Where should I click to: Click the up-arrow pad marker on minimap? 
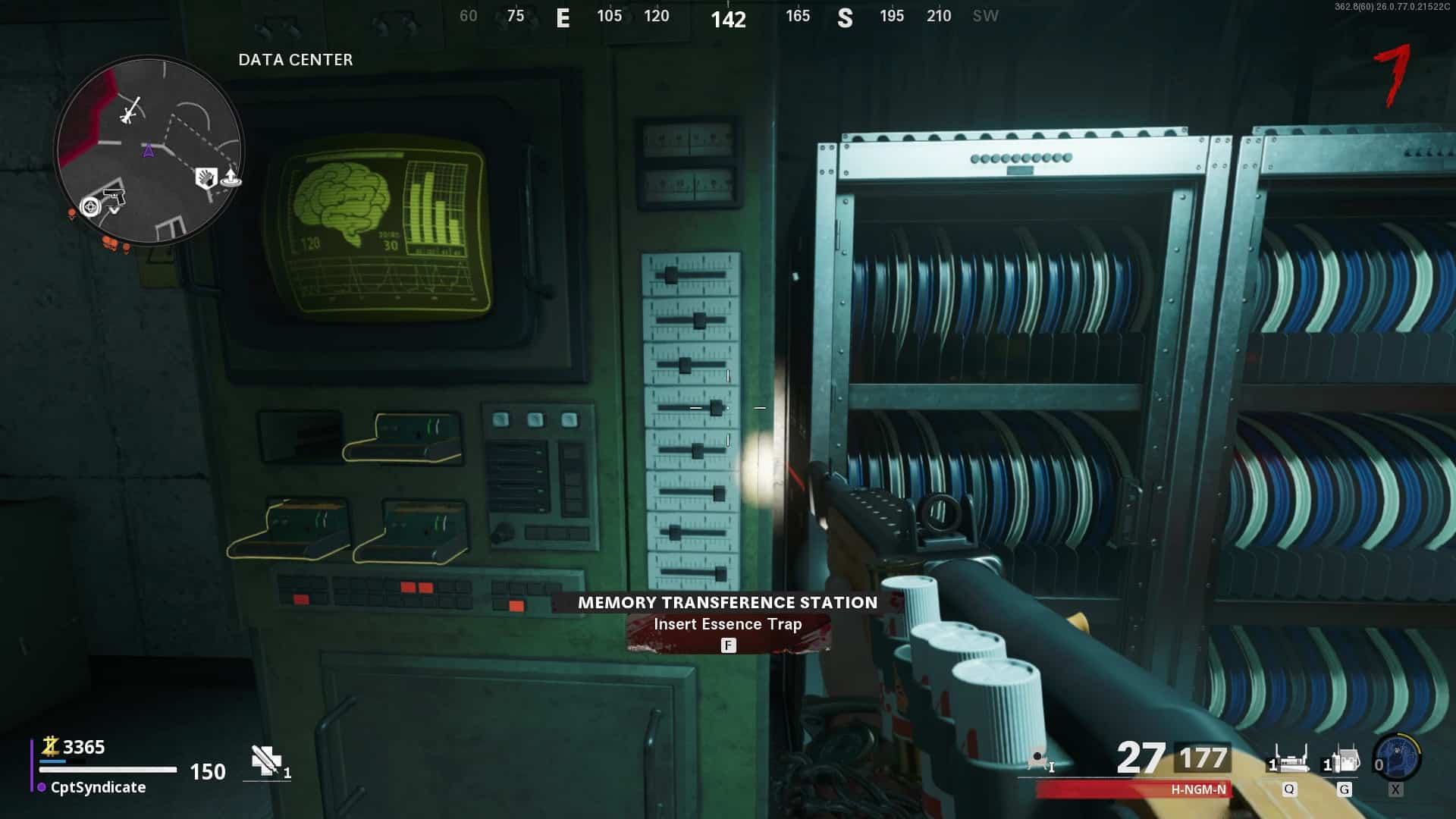[231, 179]
